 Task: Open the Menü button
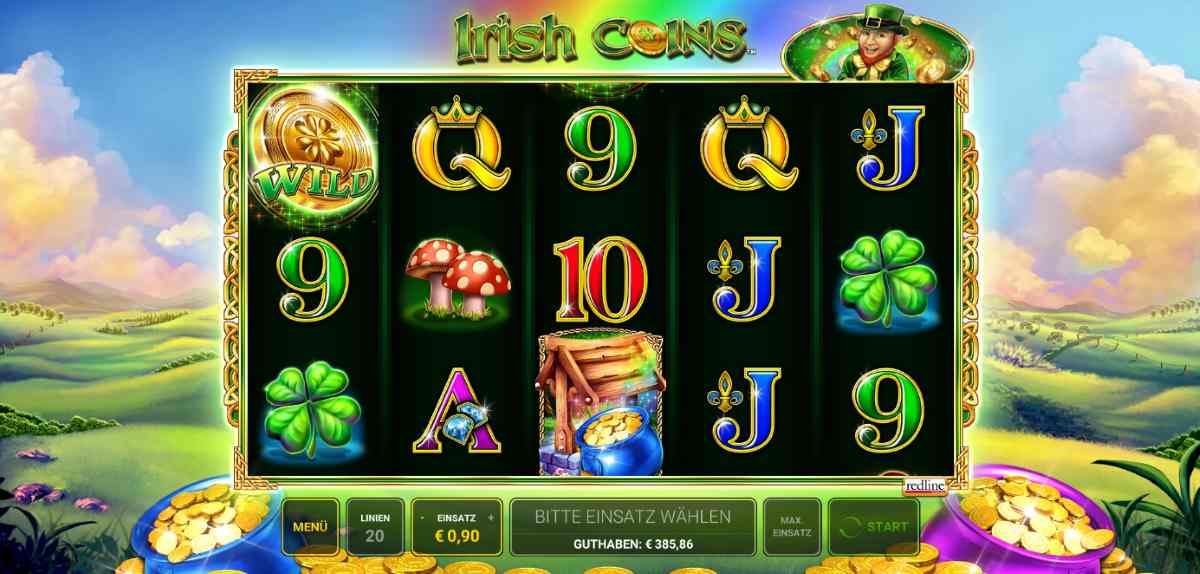click(309, 526)
